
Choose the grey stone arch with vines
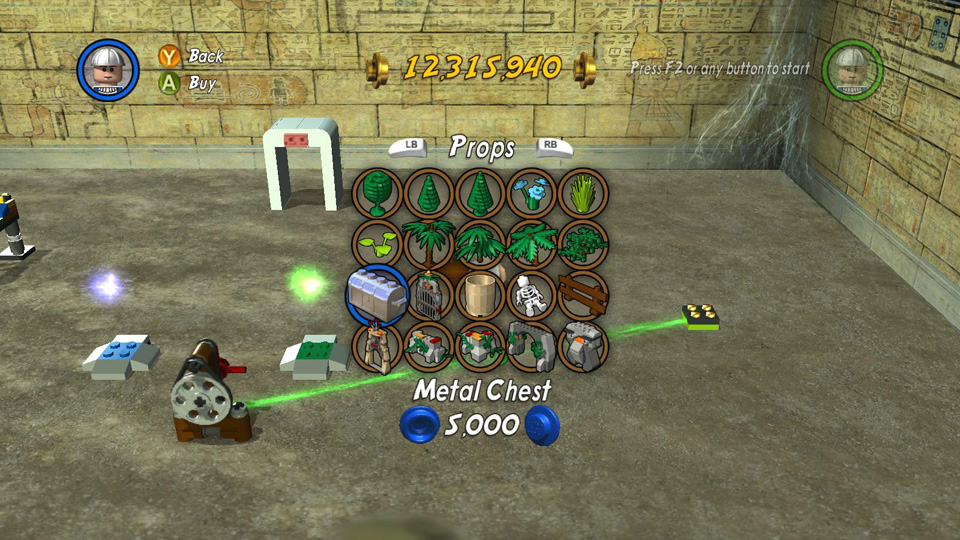[x=530, y=346]
